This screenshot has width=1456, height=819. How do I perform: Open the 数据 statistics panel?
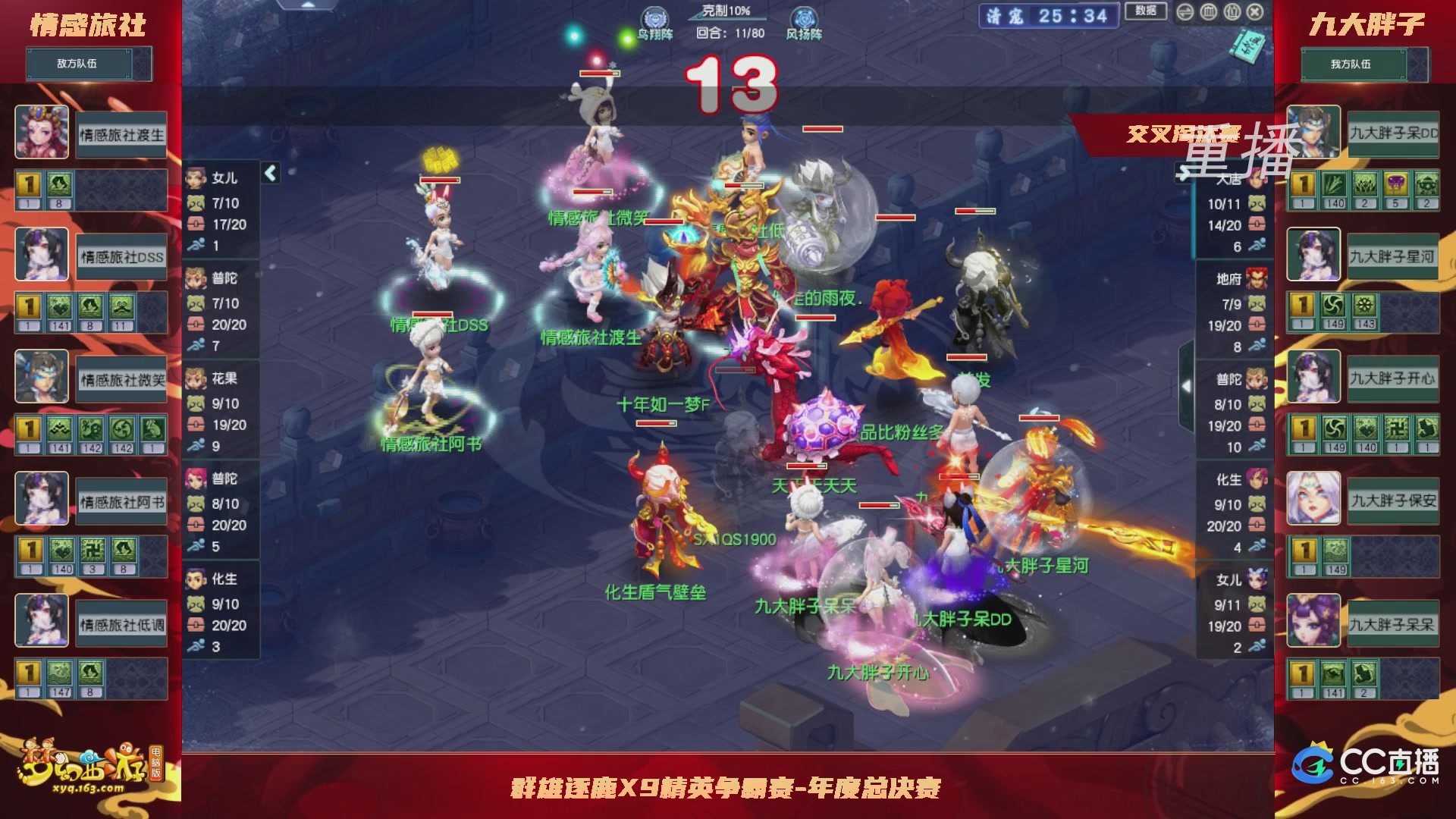1145,11
